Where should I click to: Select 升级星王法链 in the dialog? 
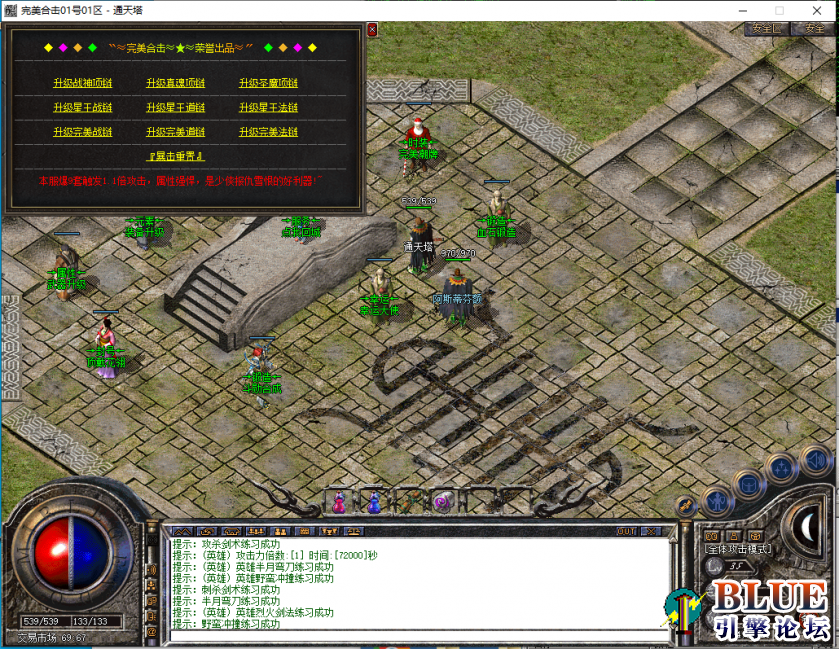pos(268,107)
